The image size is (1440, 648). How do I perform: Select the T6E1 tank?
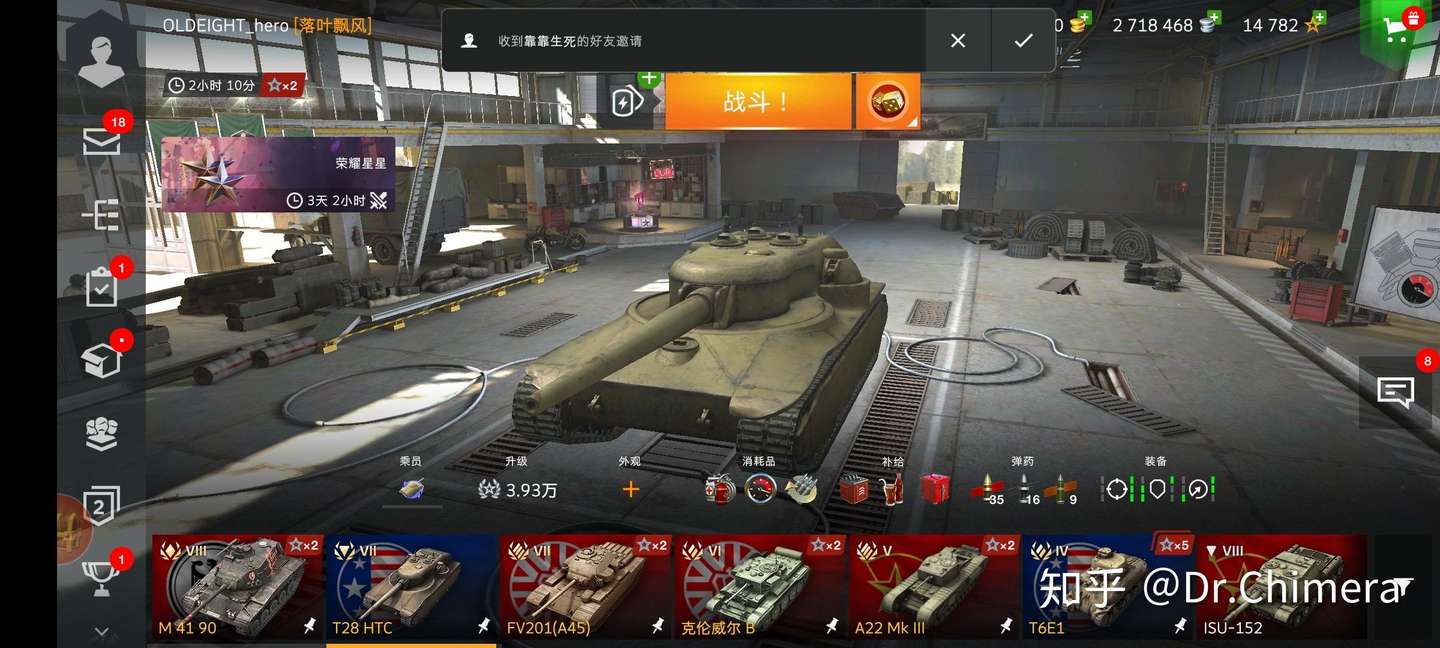click(1106, 587)
